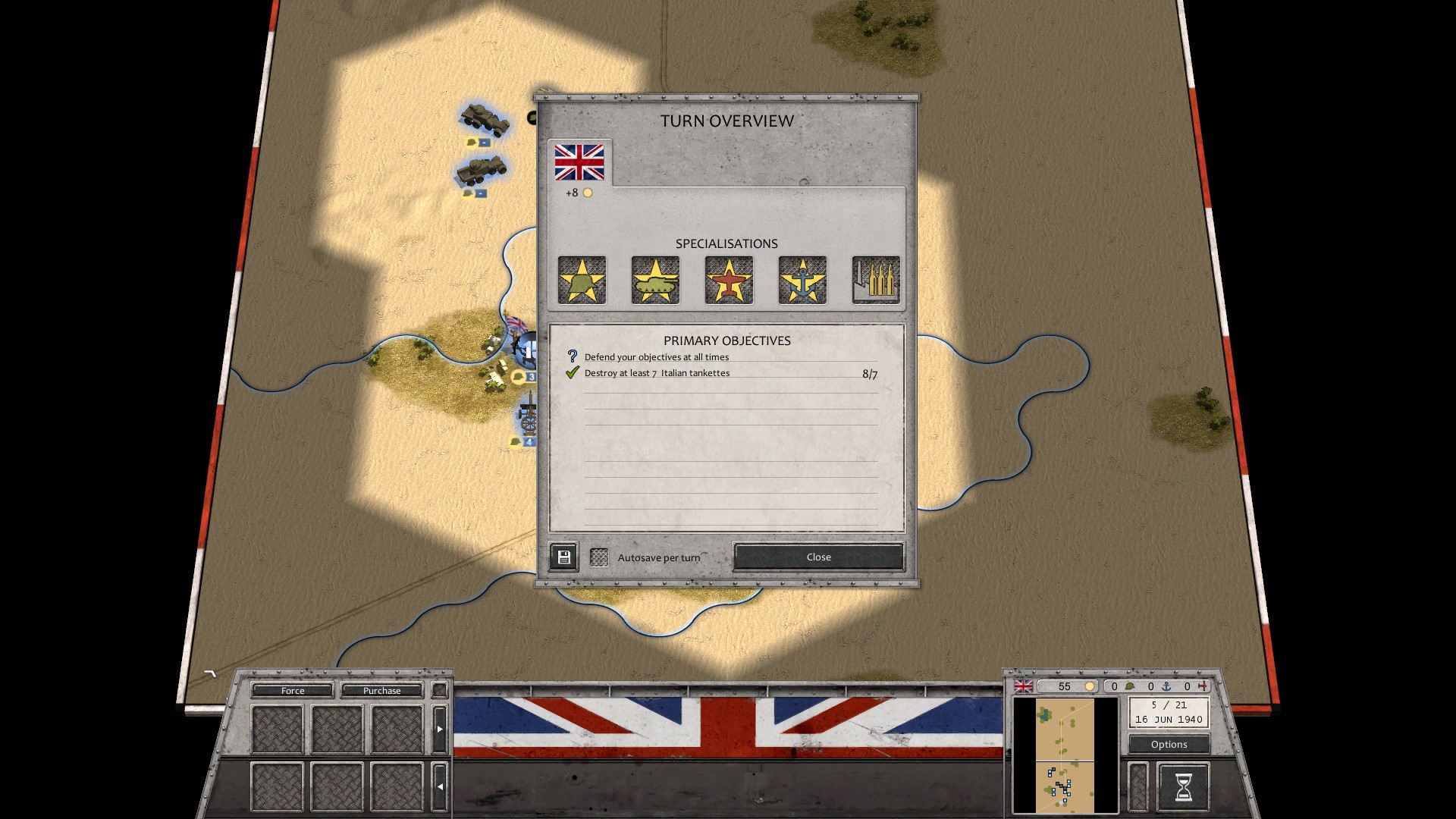Select the Destroy Italian tankettes objective
The width and height of the screenshot is (1456, 819).
657,373
